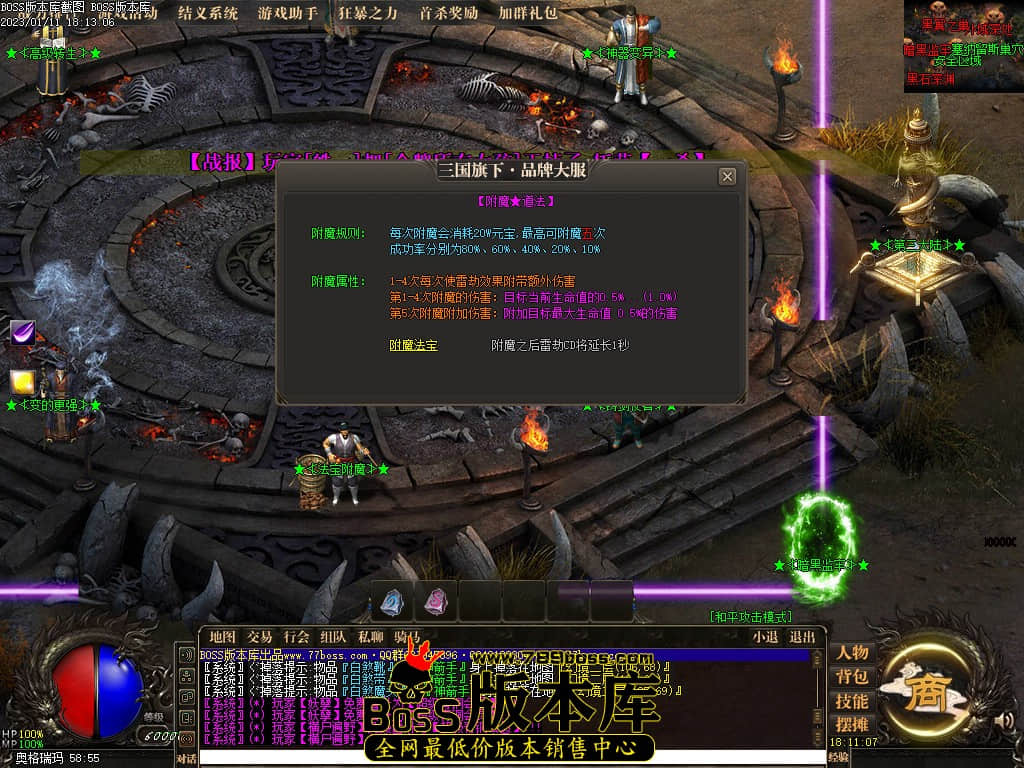
Task: Activate the purple slash skill icon
Action: (x=23, y=333)
